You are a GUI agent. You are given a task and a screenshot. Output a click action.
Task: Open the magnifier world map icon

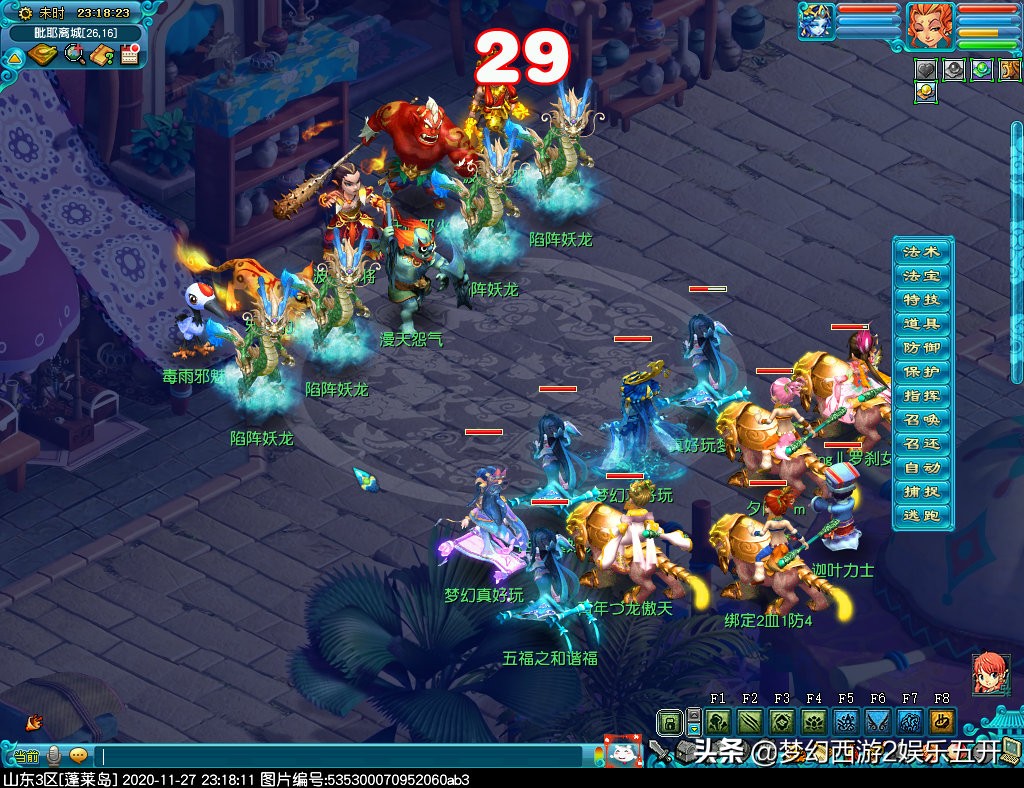[74, 55]
